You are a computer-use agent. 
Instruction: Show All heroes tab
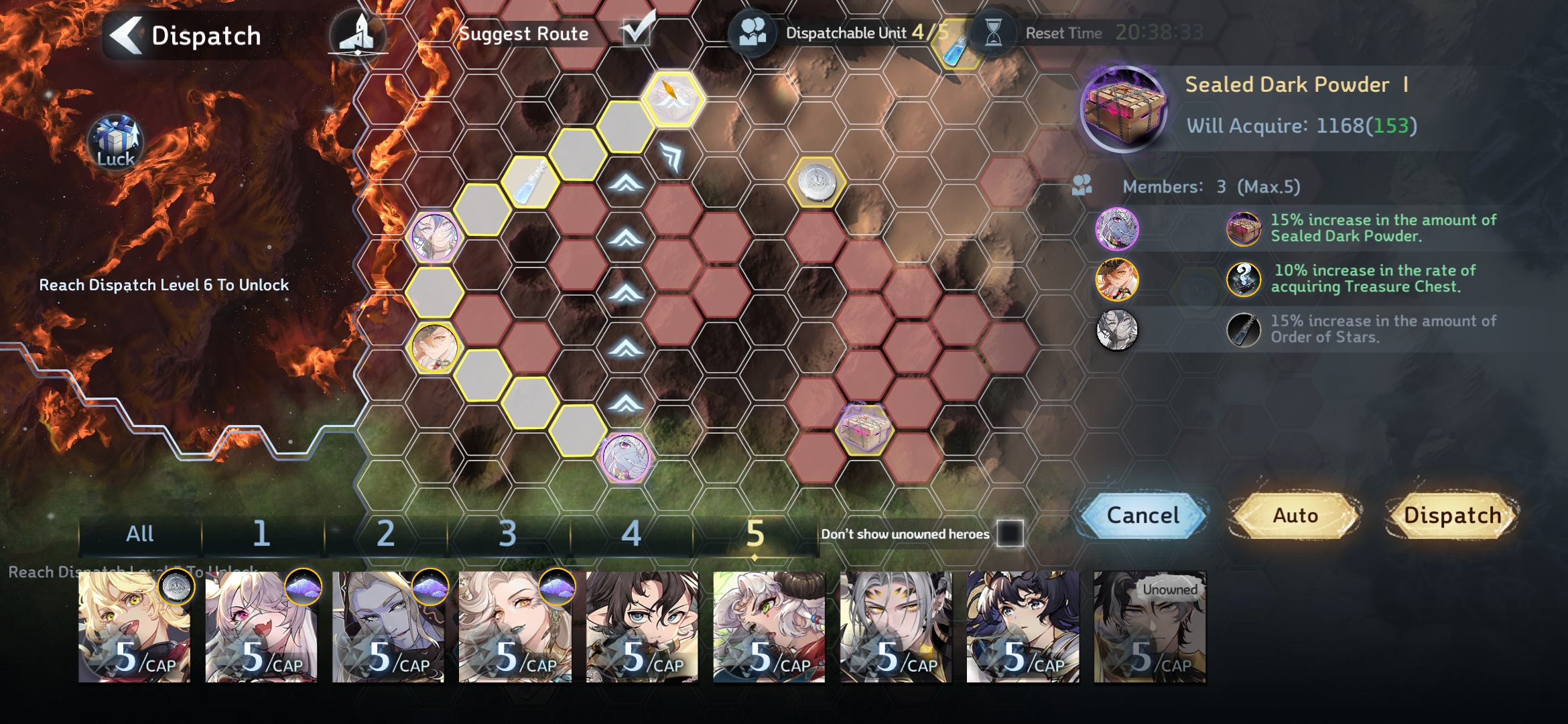click(x=139, y=534)
